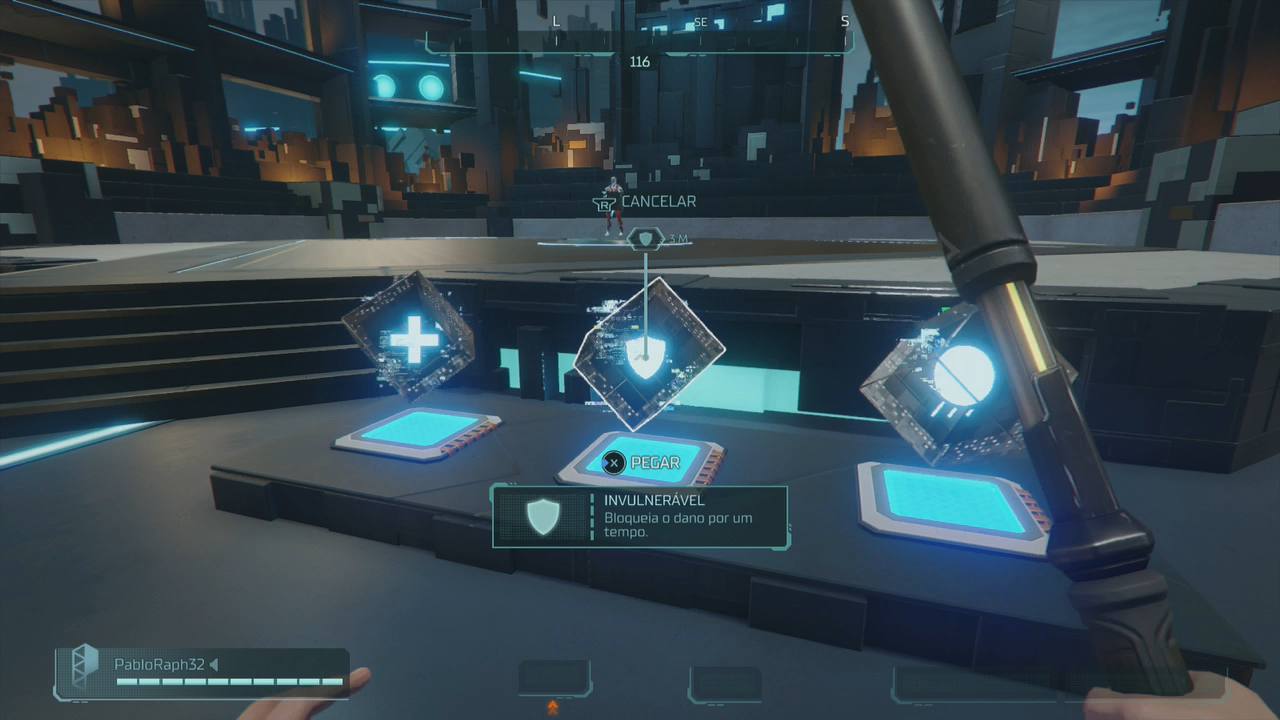Viewport: 1280px width, 720px height.
Task: Select the PabloRaph32 player panel
Action: (204, 672)
